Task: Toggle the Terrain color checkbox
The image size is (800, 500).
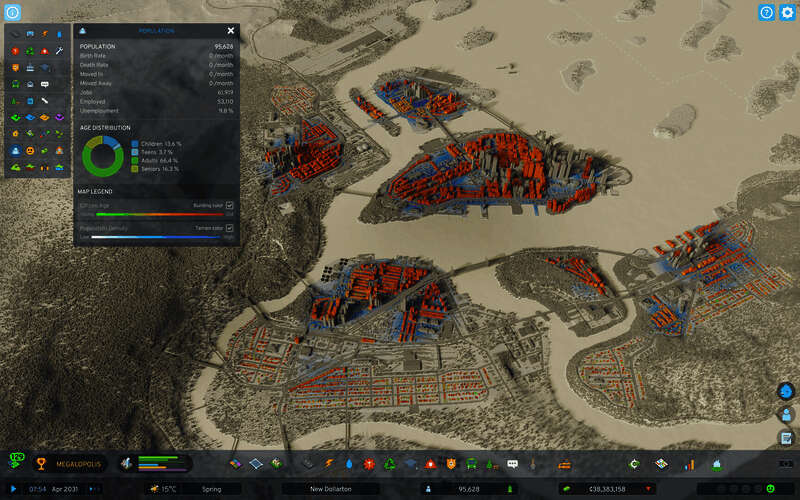Action: 230,228
